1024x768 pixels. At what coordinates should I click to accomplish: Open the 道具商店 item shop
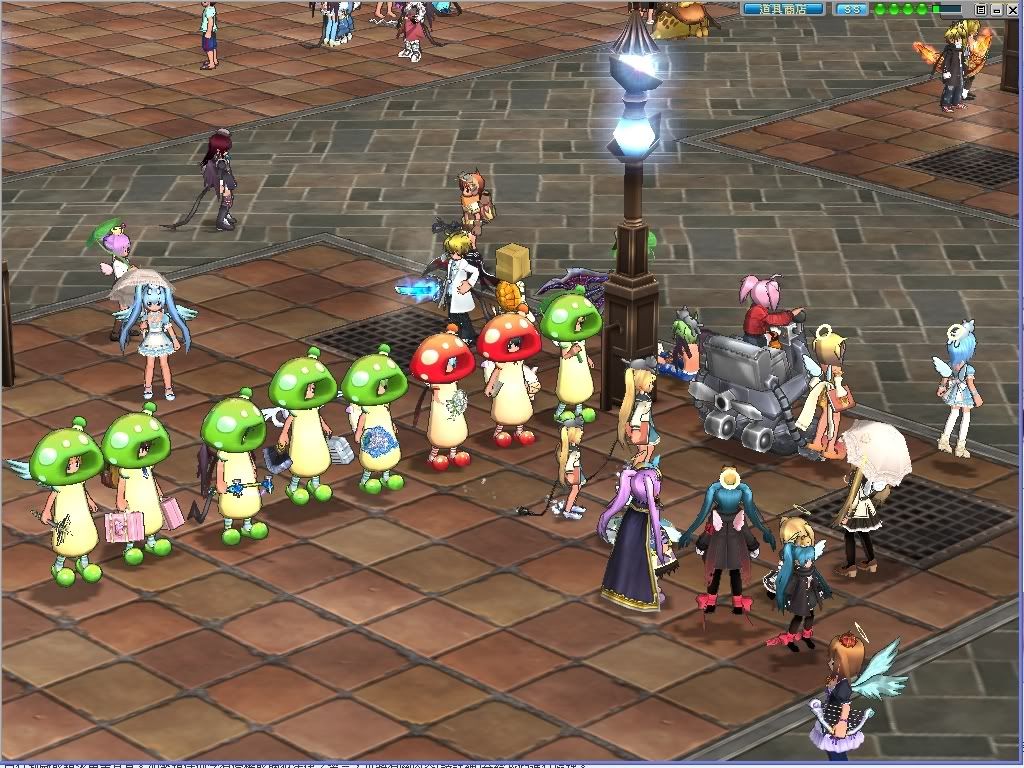(x=783, y=9)
